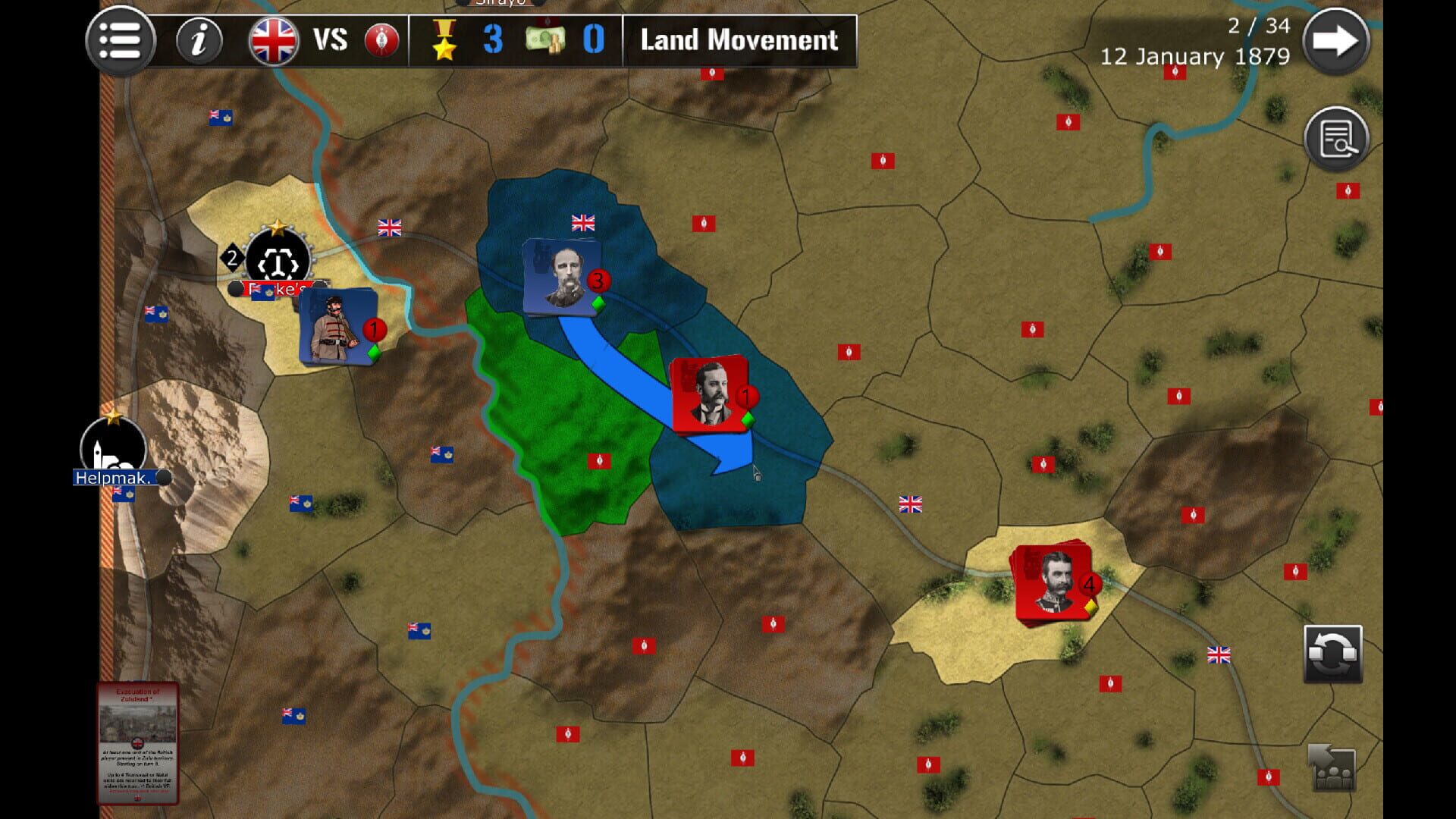The height and width of the screenshot is (819, 1456).
Task: Click the Land Movement phase label
Action: point(738,39)
